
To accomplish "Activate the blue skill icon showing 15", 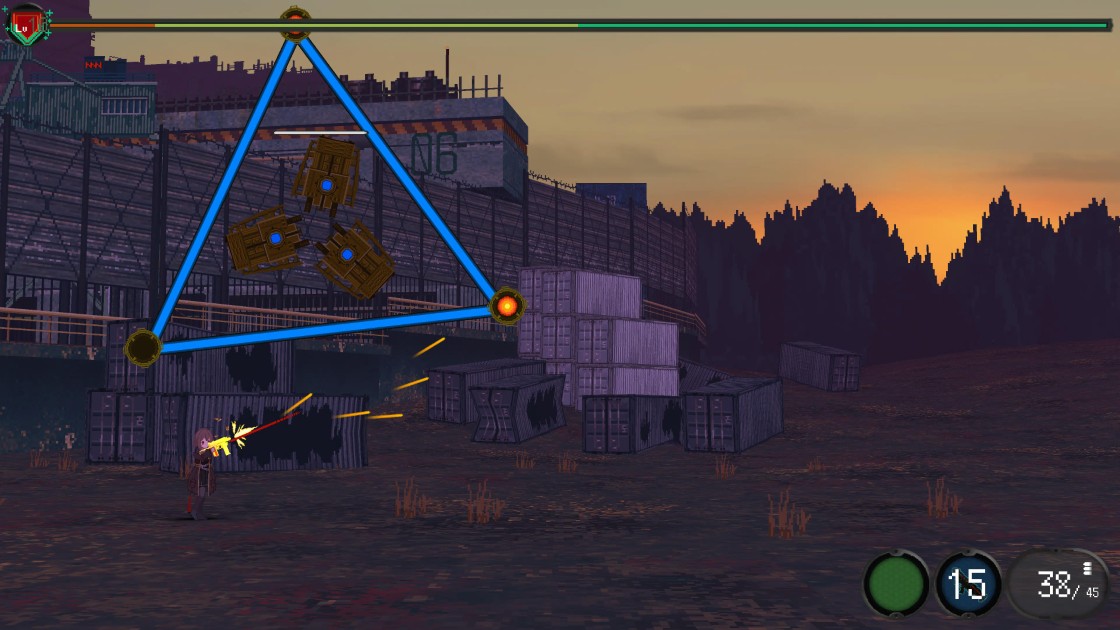I will tap(968, 584).
